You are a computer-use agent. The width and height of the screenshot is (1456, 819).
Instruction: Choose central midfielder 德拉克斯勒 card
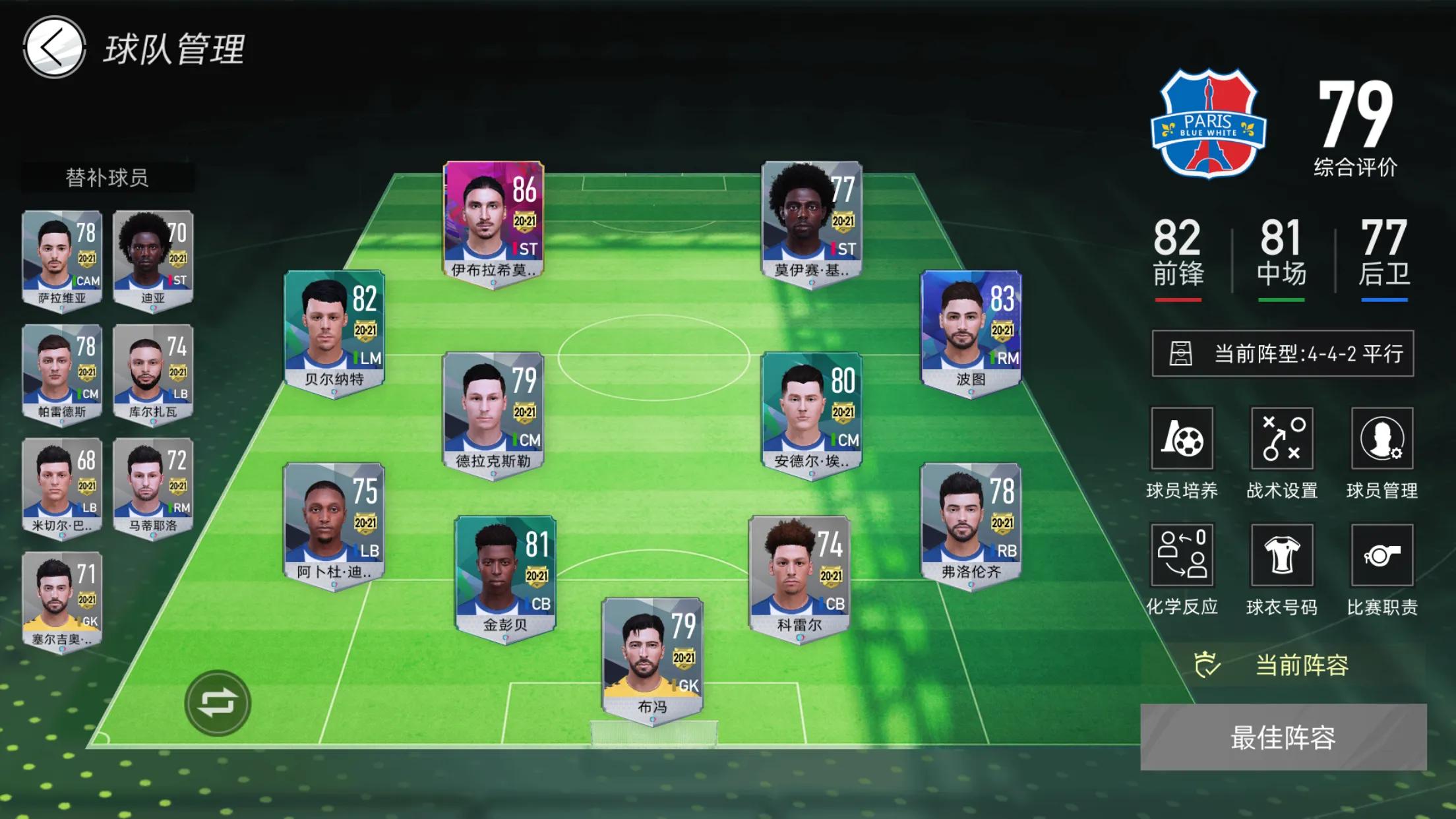[493, 413]
